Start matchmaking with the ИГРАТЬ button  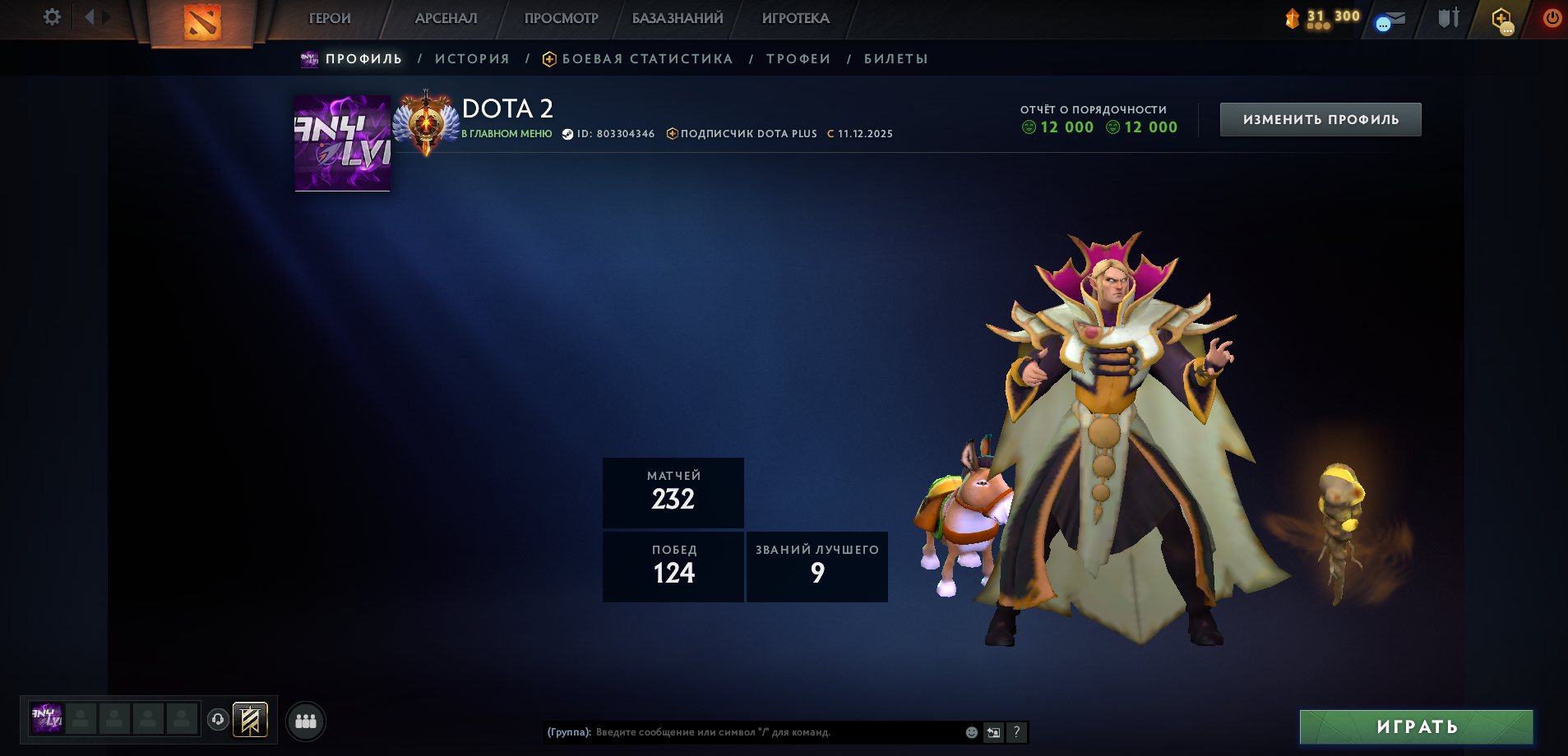tap(1416, 727)
